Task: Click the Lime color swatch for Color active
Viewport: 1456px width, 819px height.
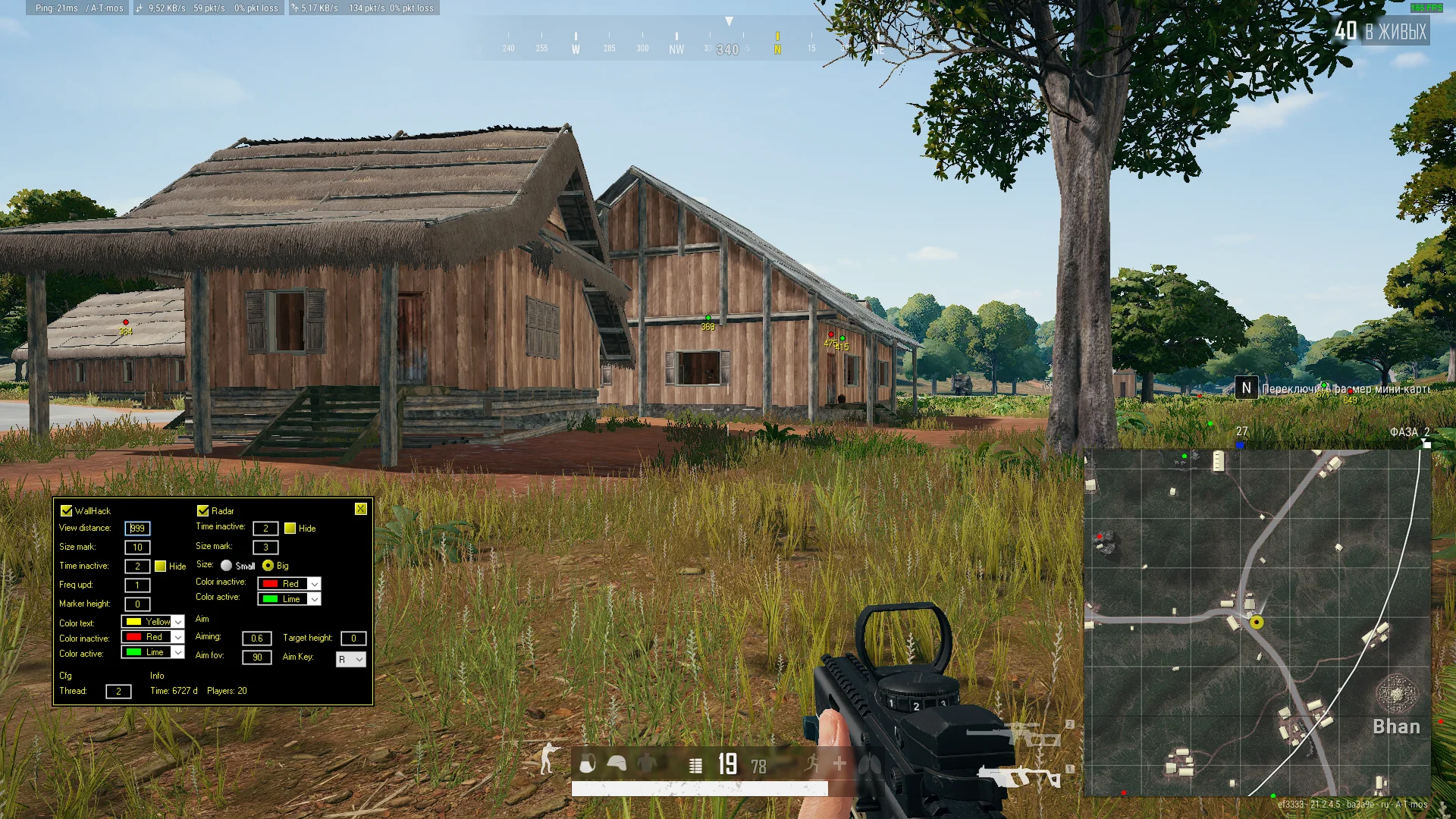Action: (134, 651)
